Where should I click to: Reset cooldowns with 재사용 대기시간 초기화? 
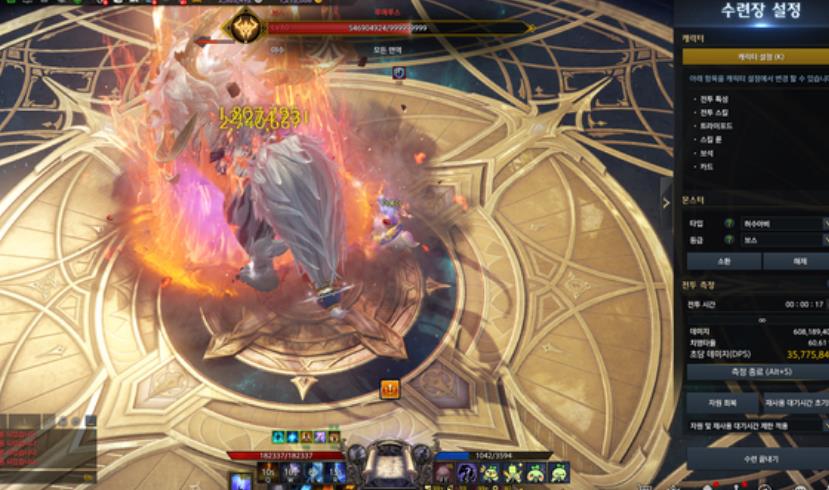coord(797,402)
